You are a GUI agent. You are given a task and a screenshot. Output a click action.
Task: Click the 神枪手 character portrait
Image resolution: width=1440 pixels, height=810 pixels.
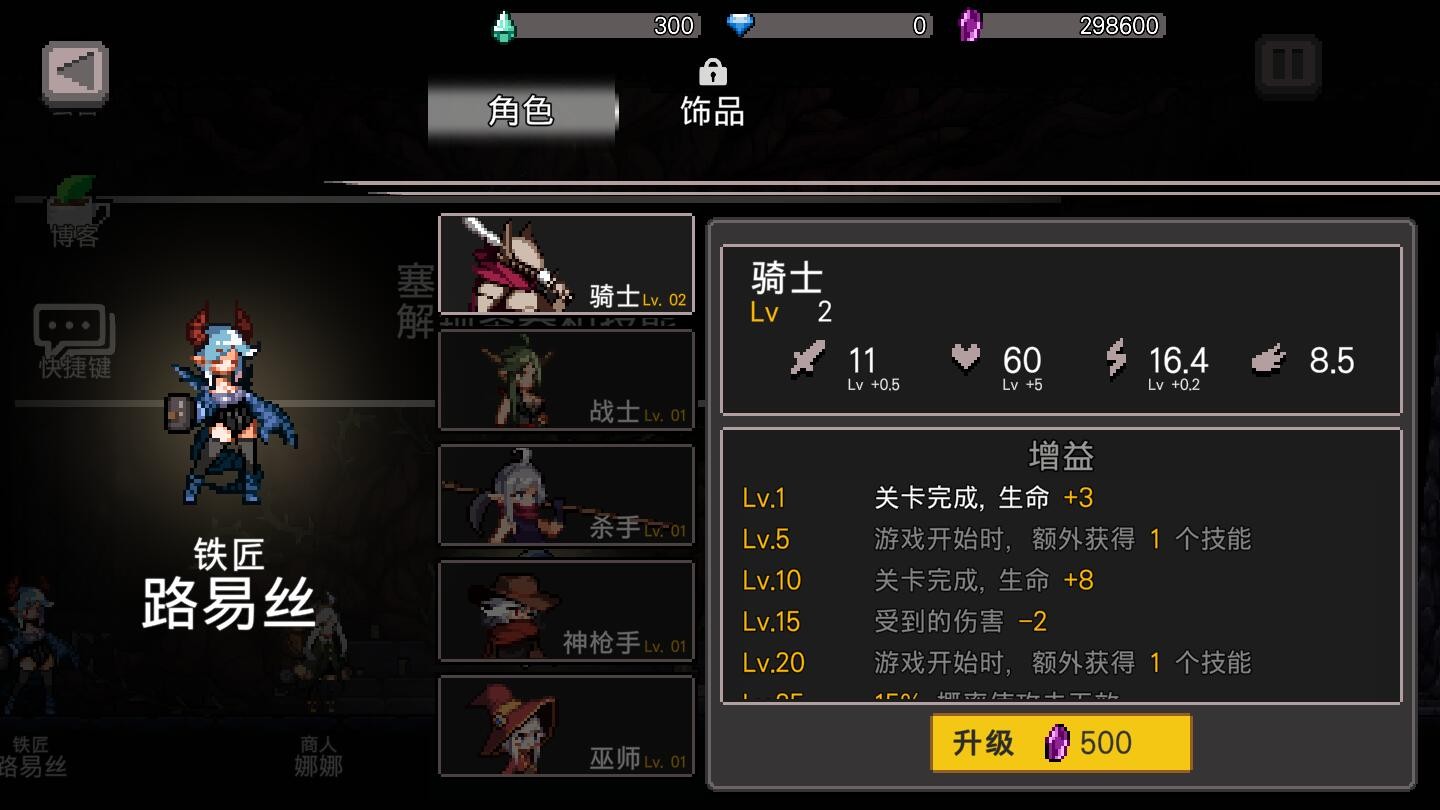pos(566,611)
